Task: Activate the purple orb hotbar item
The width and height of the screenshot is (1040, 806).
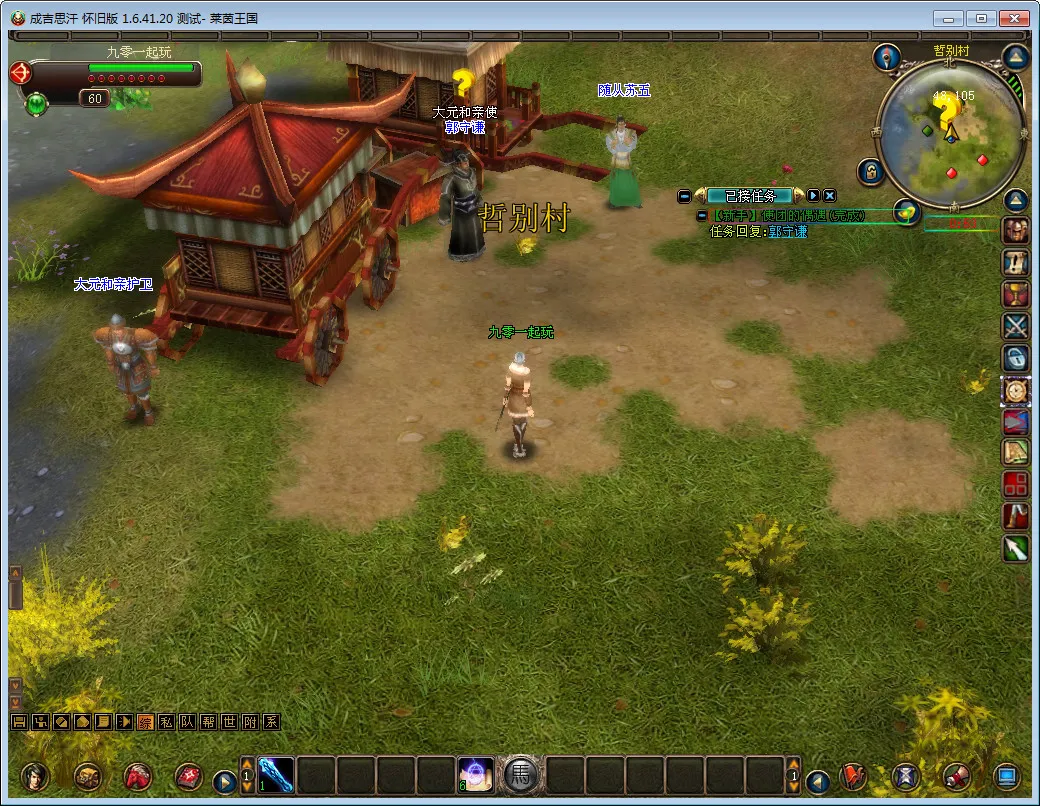Action: 476,775
